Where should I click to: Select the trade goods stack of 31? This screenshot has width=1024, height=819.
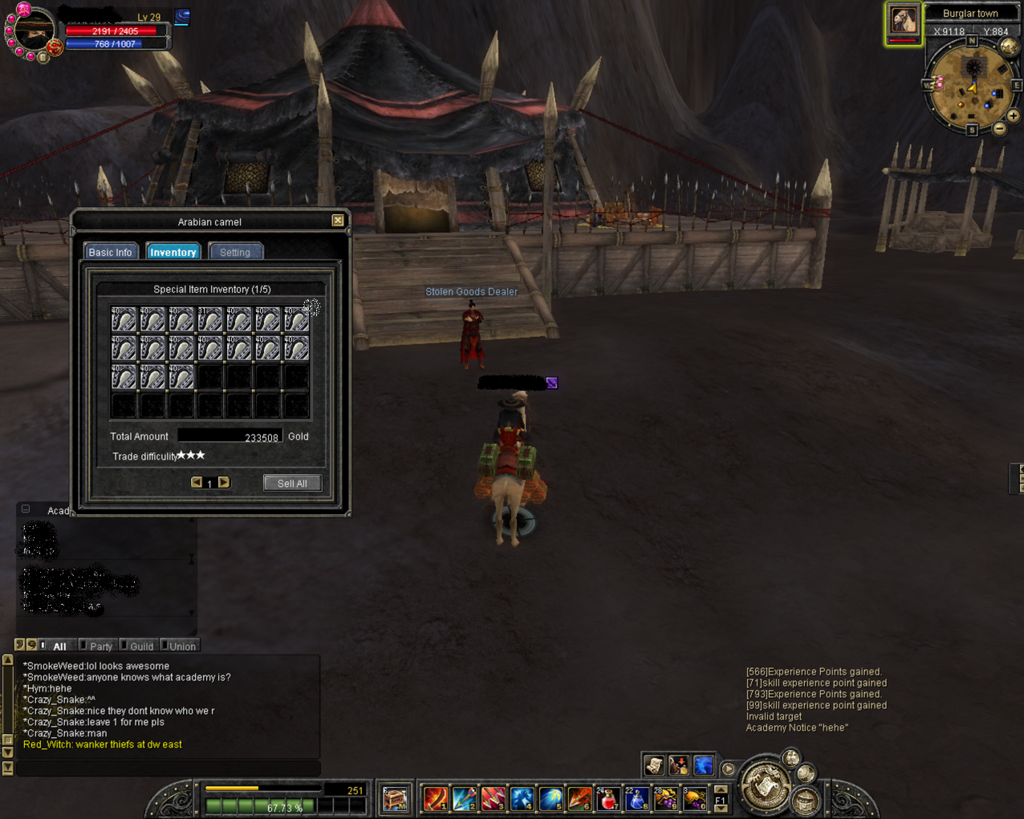pos(211,319)
